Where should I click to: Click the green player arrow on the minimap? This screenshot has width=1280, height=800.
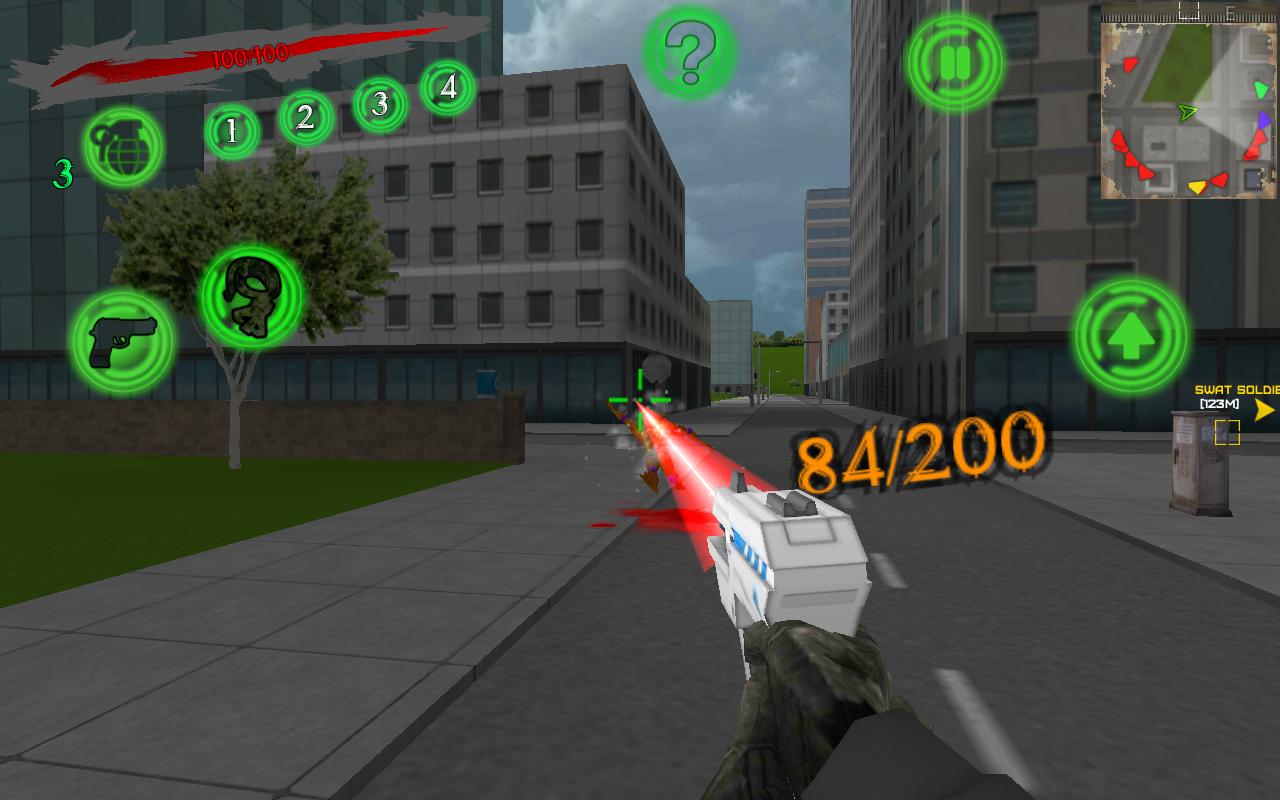1189,112
